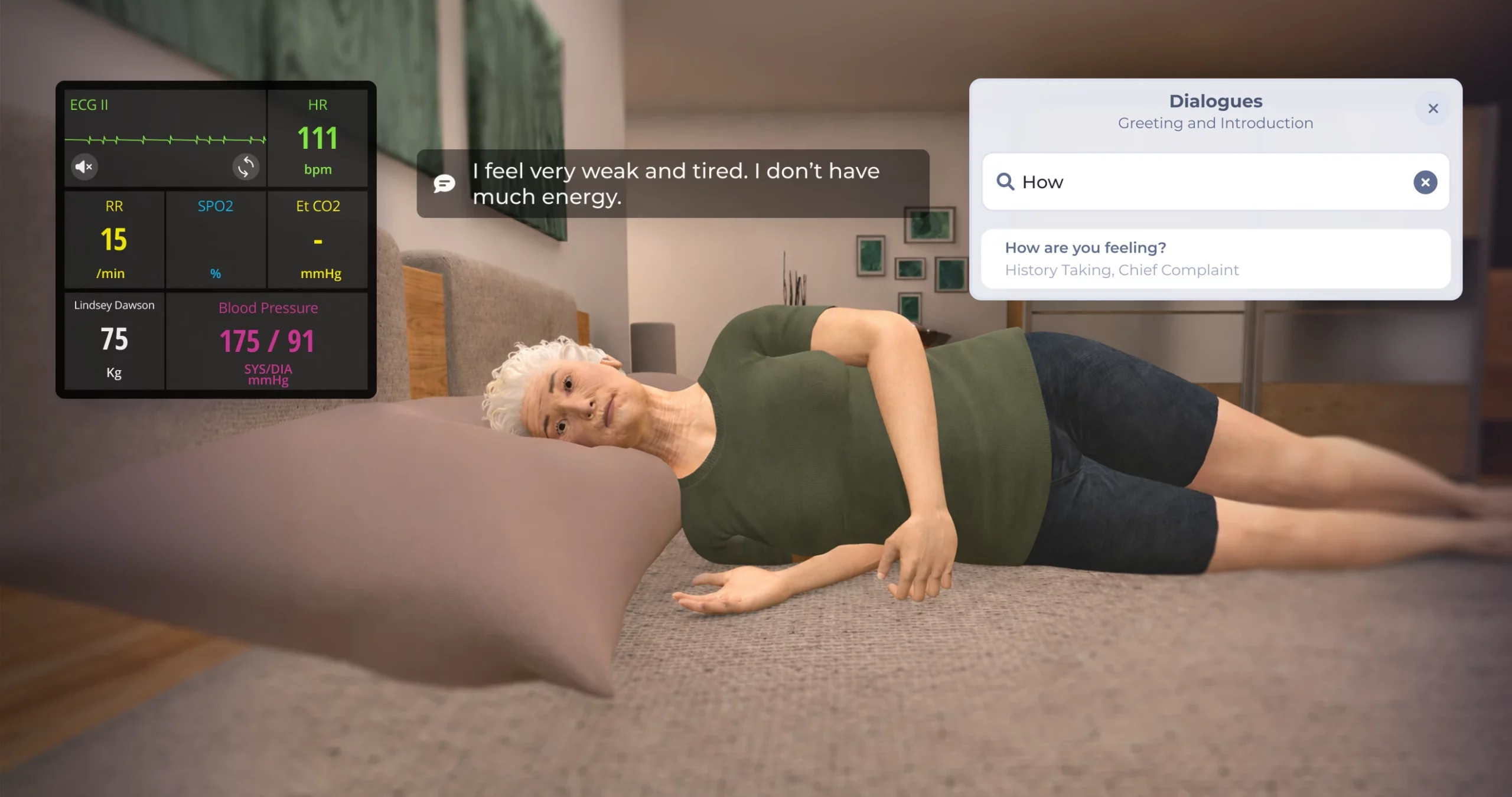Clear the "How" search text using the X icon

pyautogui.click(x=1425, y=182)
